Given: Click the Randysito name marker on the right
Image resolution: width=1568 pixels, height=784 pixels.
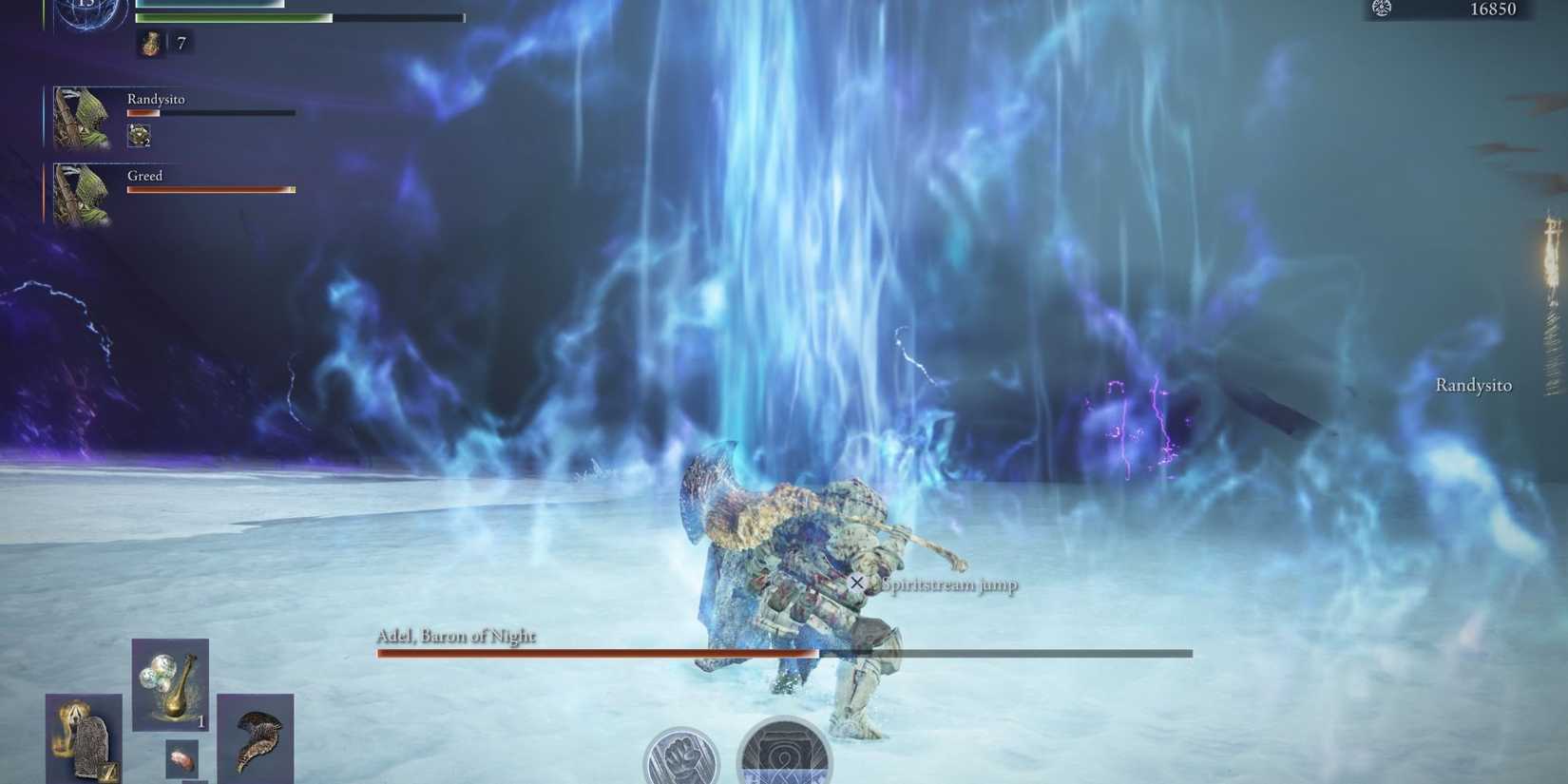Looking at the screenshot, I should coord(1474,386).
